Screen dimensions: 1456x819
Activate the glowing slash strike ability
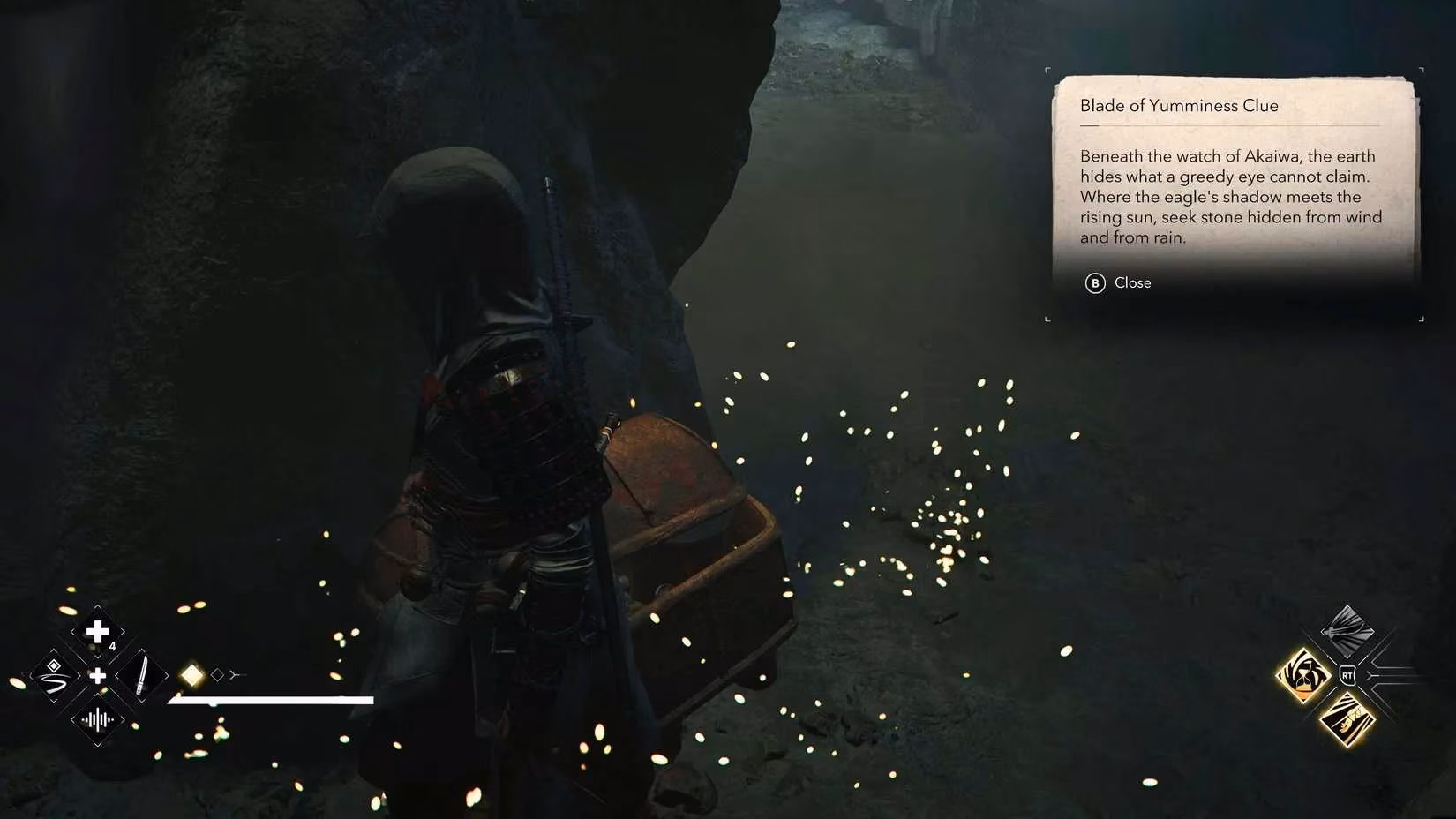point(1347,718)
